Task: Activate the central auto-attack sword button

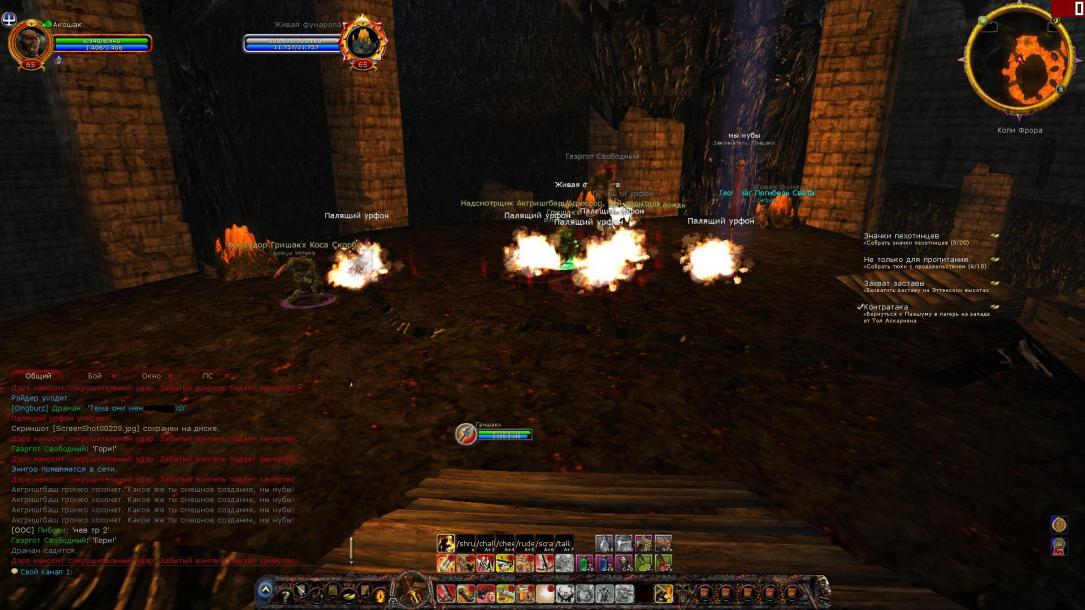Action: pyautogui.click(x=410, y=590)
